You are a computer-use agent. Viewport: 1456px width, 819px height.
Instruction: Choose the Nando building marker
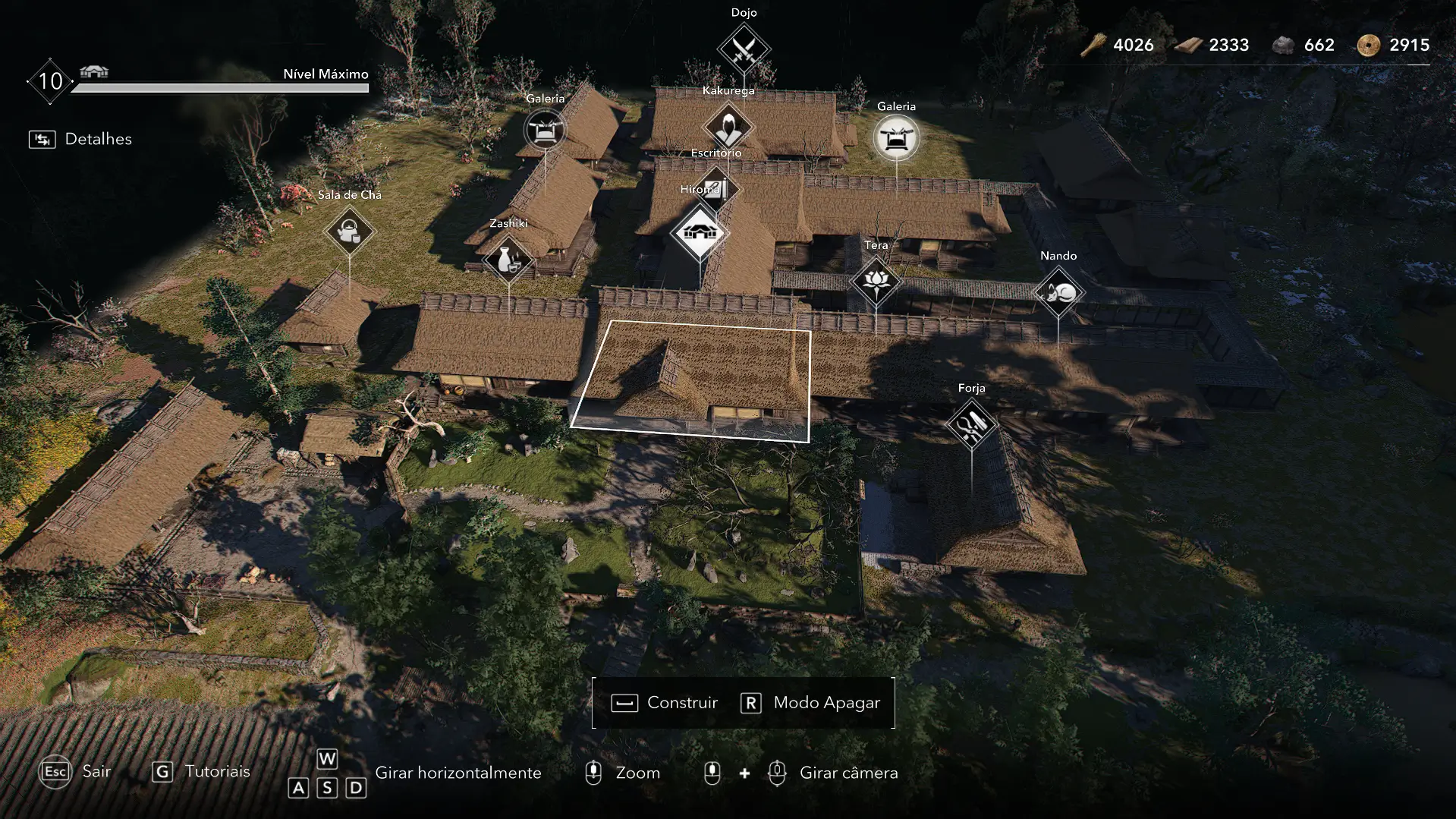coord(1058,292)
